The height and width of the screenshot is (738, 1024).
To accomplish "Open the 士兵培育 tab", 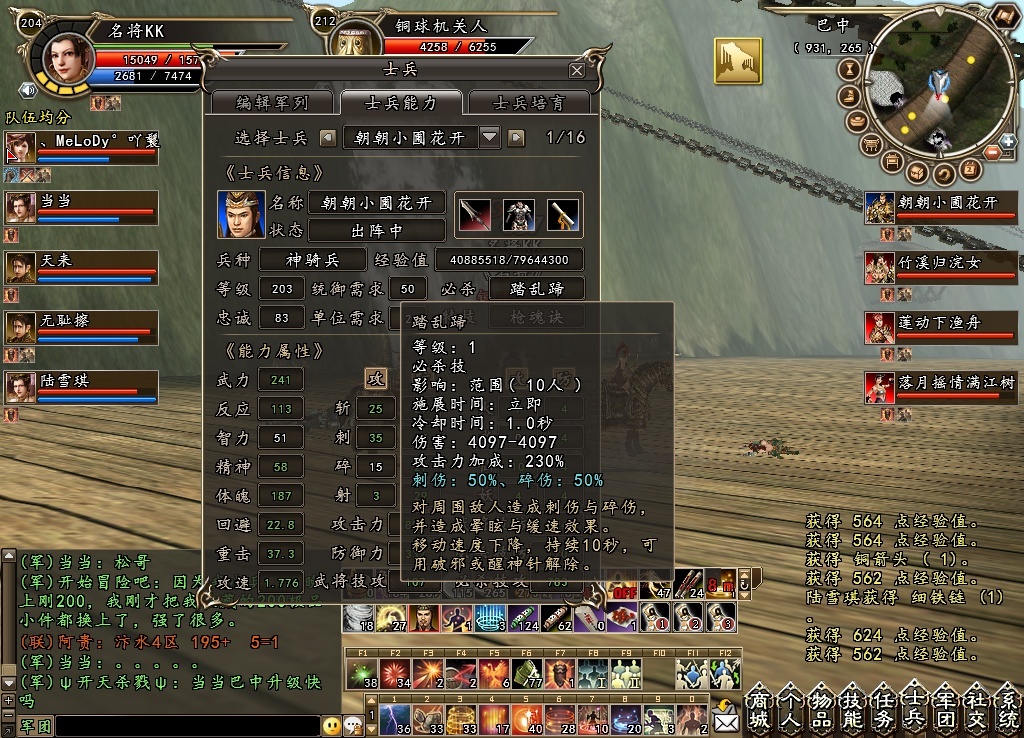I will (x=529, y=102).
